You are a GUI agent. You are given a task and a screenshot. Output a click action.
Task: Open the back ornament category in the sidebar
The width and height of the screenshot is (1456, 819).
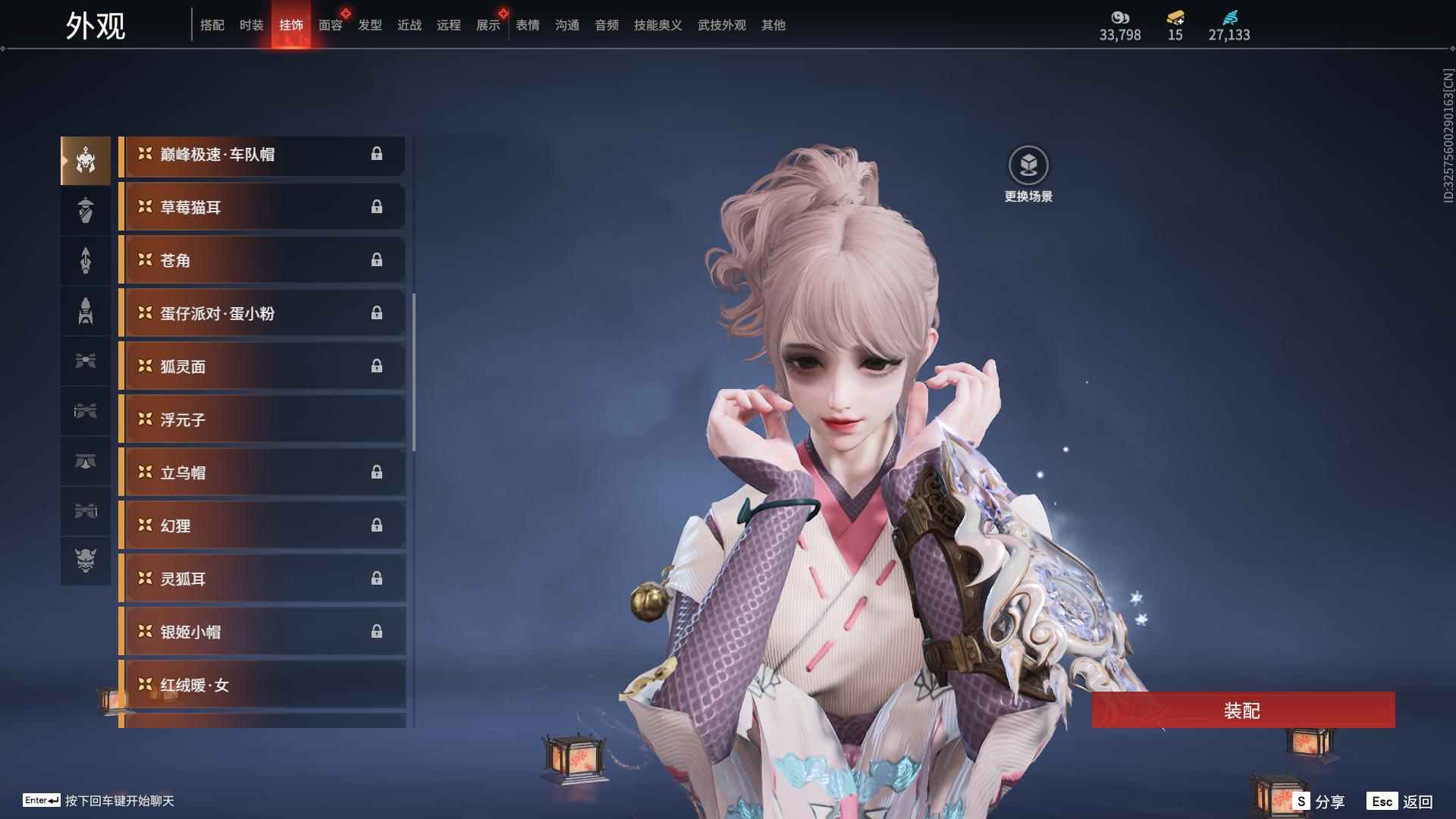pyautogui.click(x=86, y=260)
